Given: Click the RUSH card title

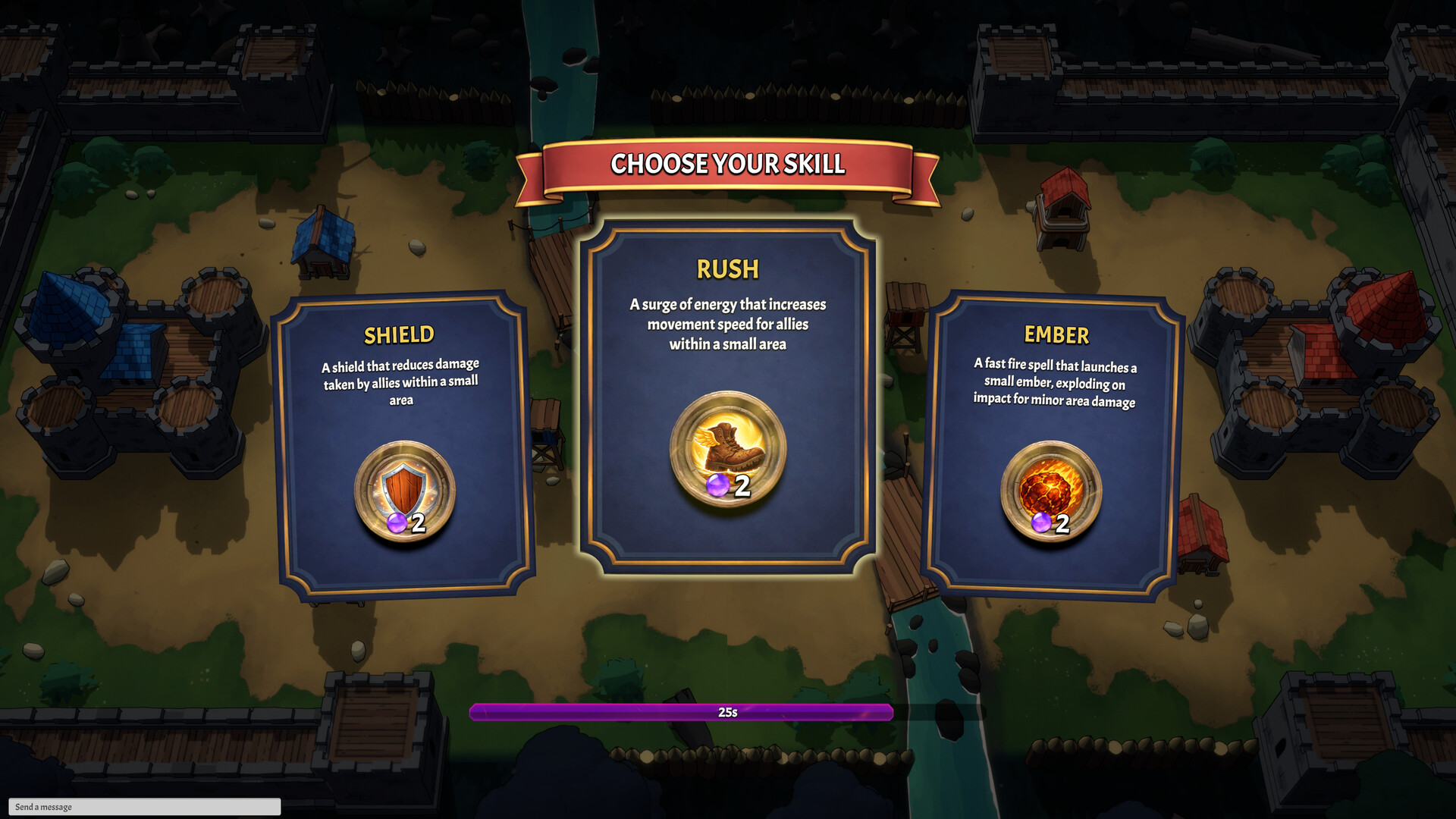Looking at the screenshot, I should (727, 268).
